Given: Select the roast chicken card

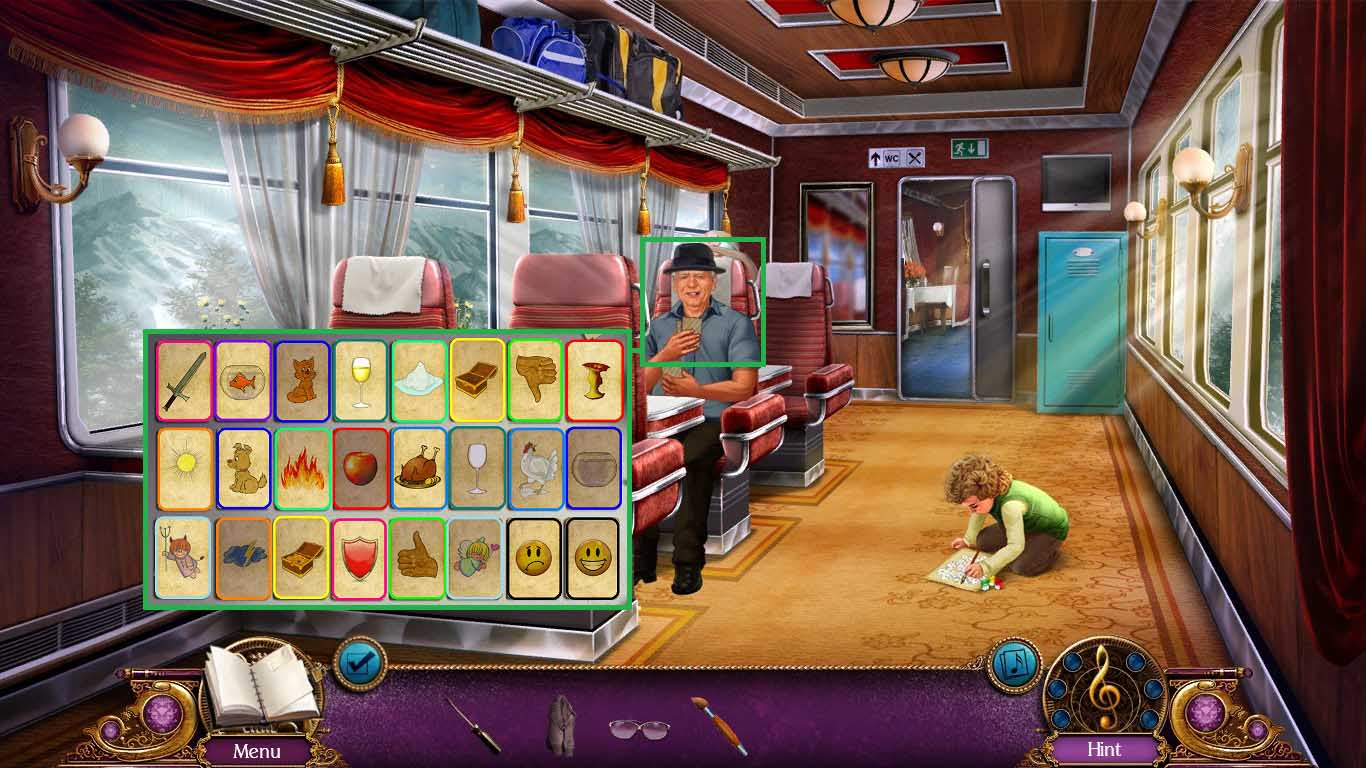Looking at the screenshot, I should click(x=418, y=468).
